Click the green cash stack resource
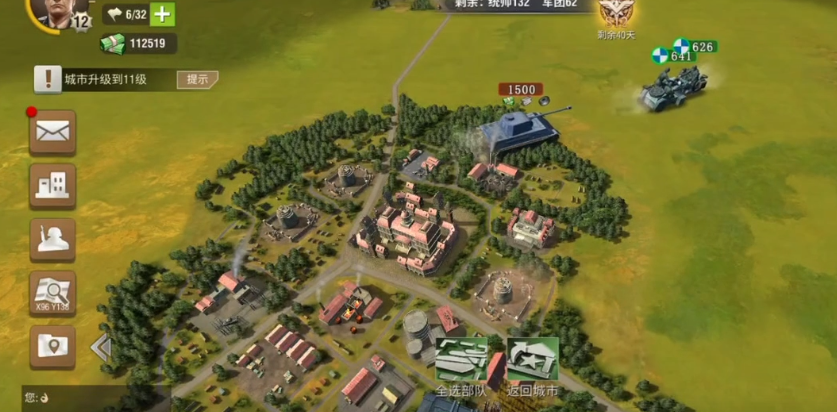This screenshot has height=412, width=837. [x=113, y=43]
